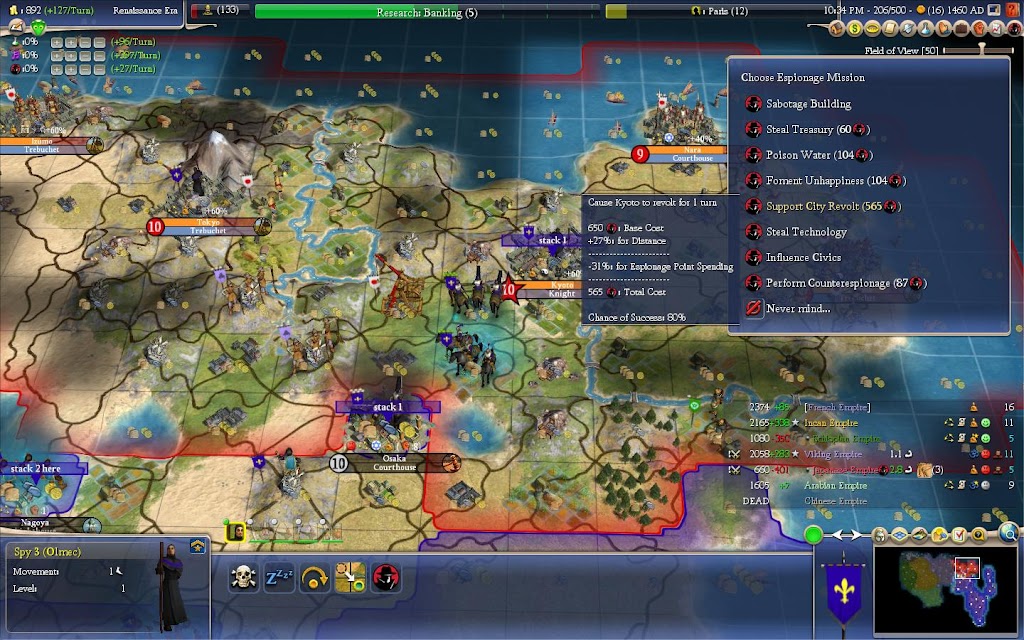This screenshot has height=640, width=1024.
Task: Click the minimap
Action: 947,590
